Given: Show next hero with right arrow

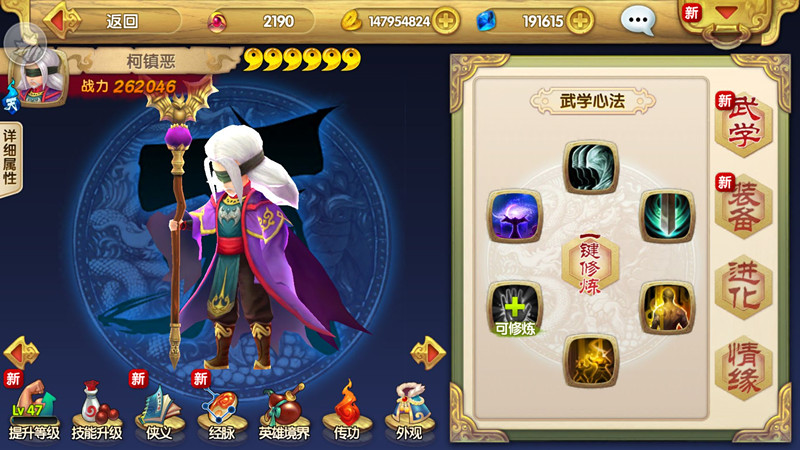Looking at the screenshot, I should [428, 352].
